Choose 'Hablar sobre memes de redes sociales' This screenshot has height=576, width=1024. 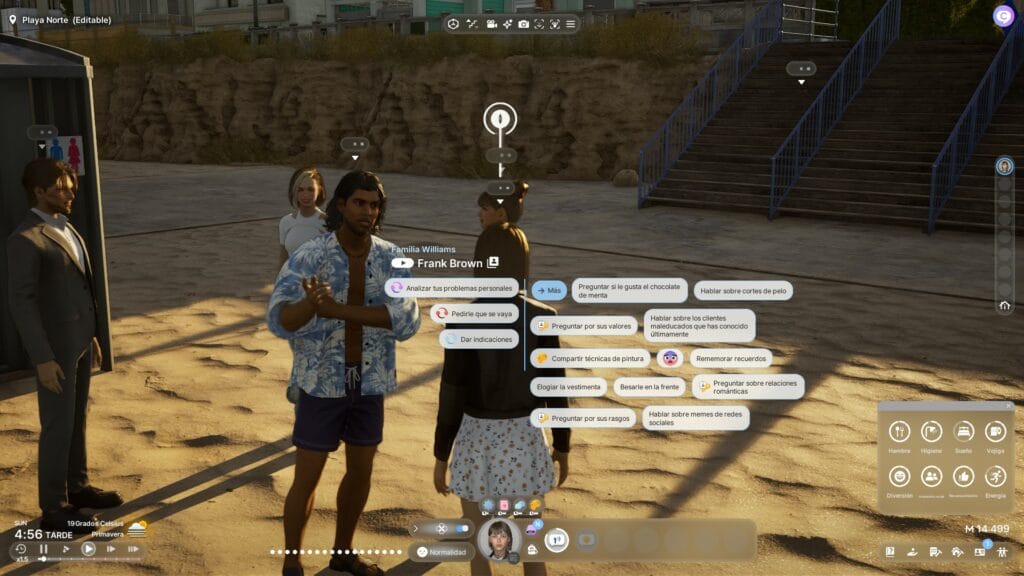(x=694, y=417)
